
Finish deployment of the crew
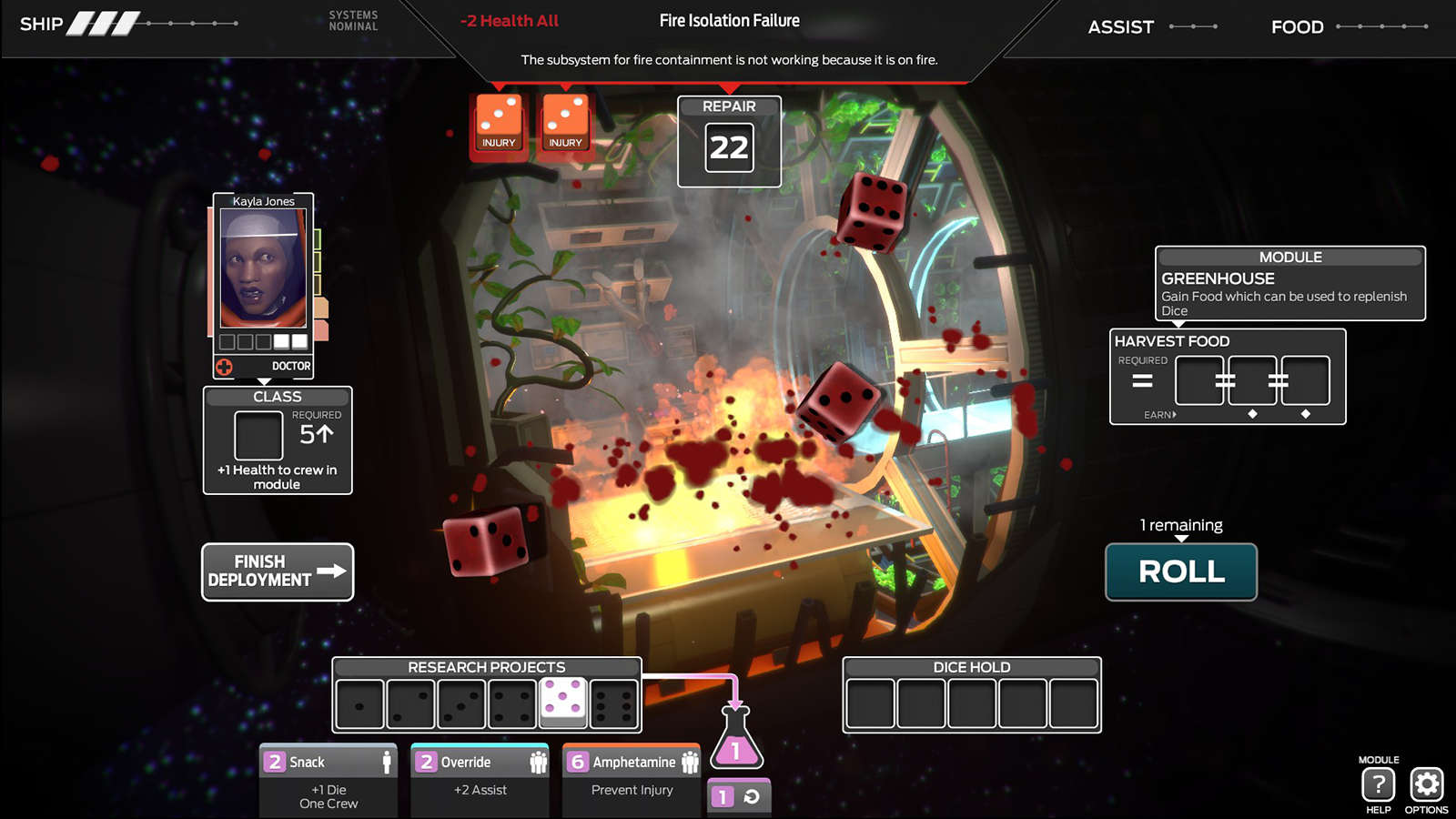pyautogui.click(x=278, y=571)
